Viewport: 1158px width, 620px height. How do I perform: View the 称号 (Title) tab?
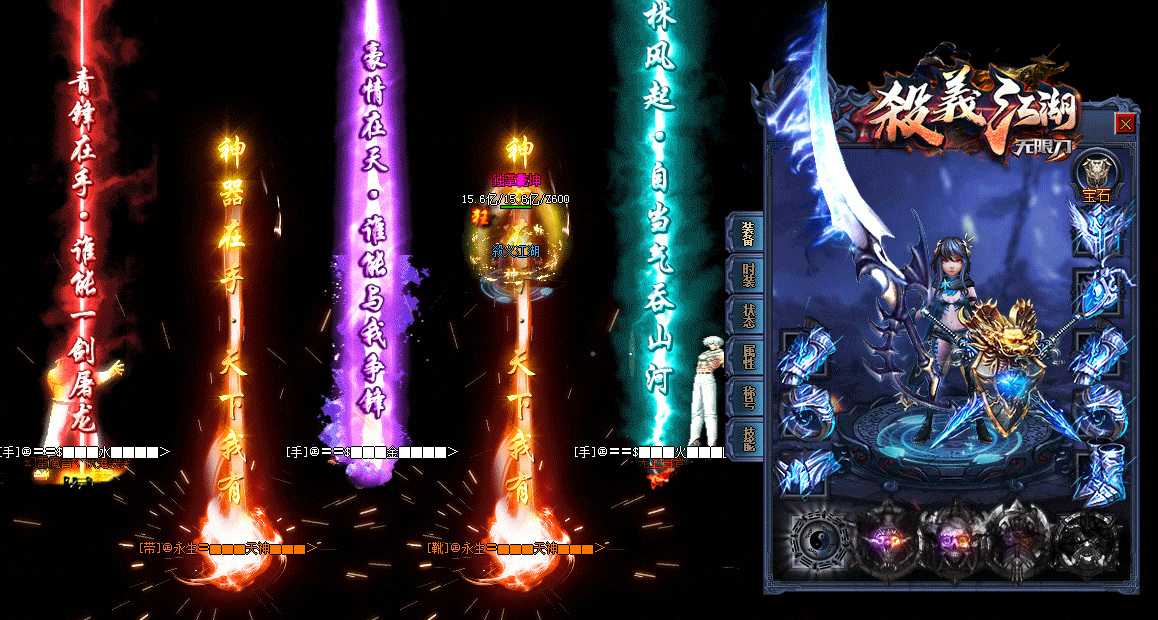[x=748, y=398]
